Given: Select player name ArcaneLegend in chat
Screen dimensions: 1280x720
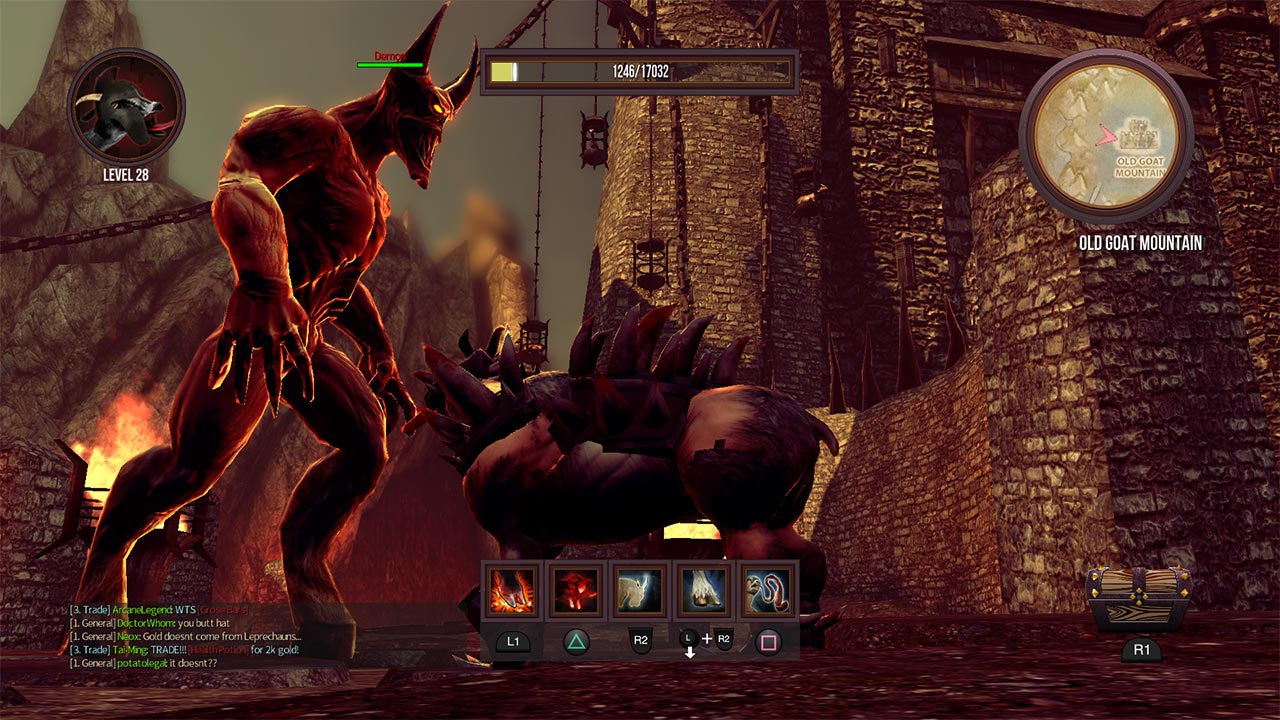Looking at the screenshot, I should coord(141,610).
